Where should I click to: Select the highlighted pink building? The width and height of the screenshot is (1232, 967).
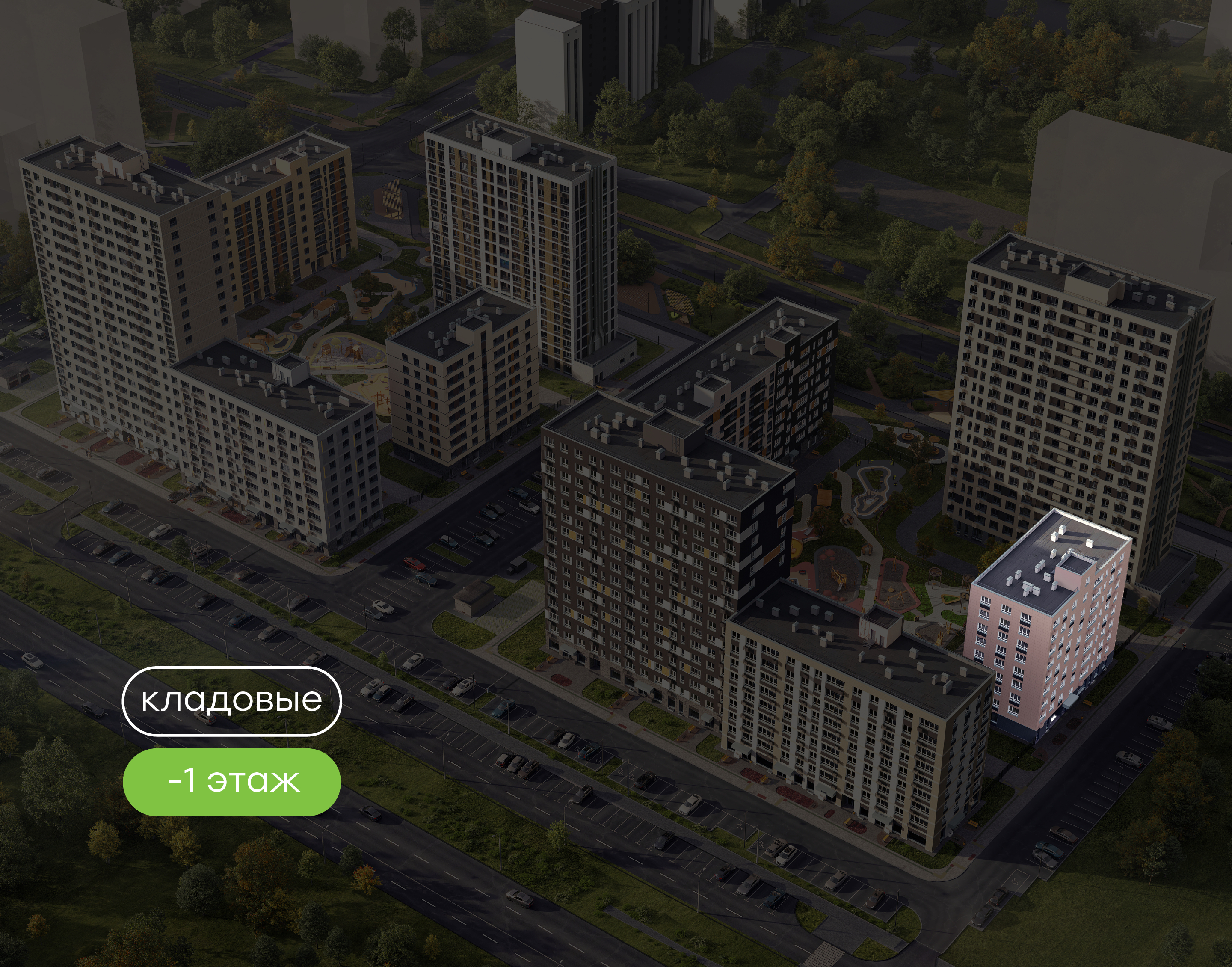click(1046, 629)
